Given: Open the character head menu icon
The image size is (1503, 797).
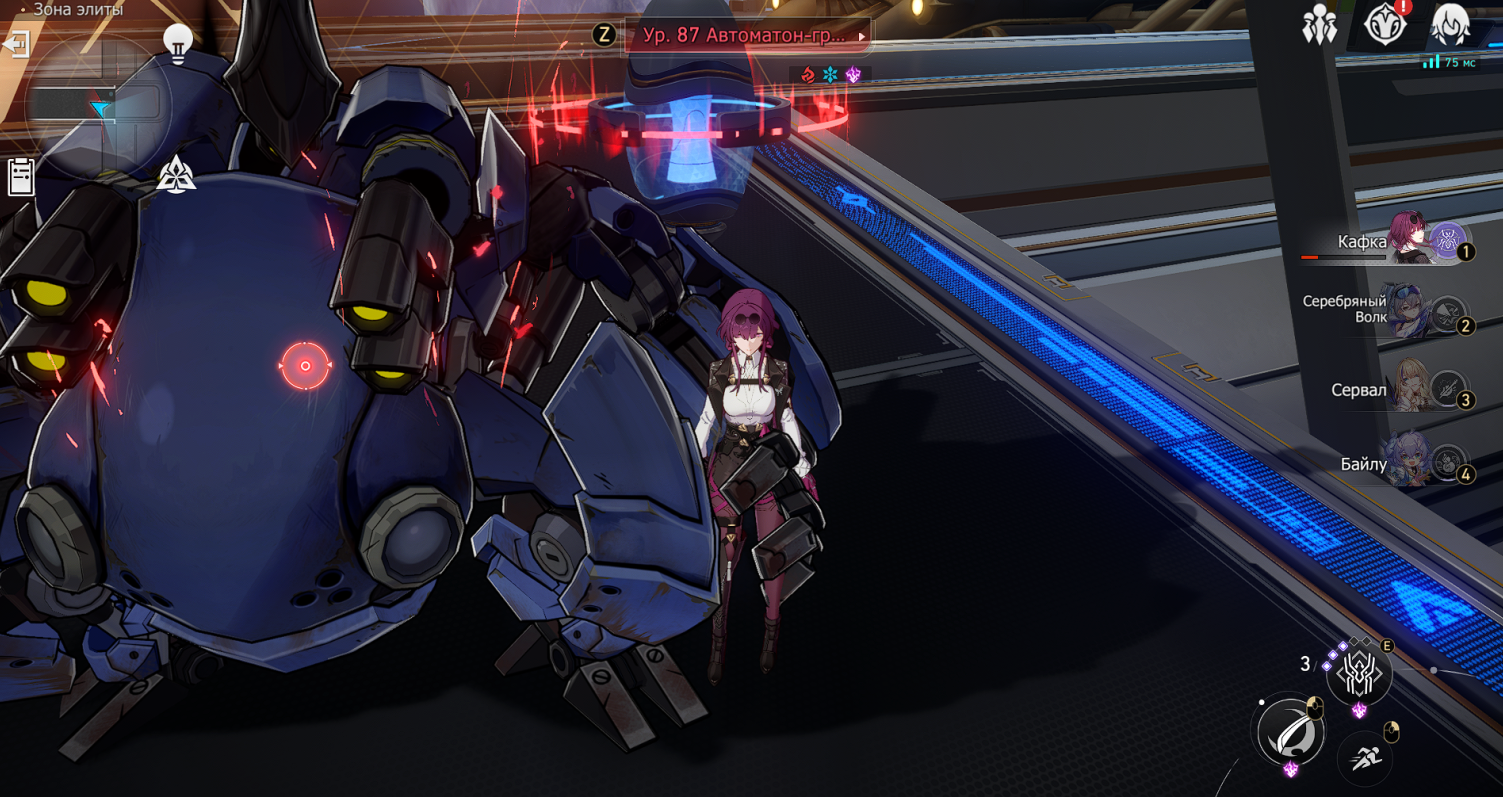Looking at the screenshot, I should [1450, 25].
